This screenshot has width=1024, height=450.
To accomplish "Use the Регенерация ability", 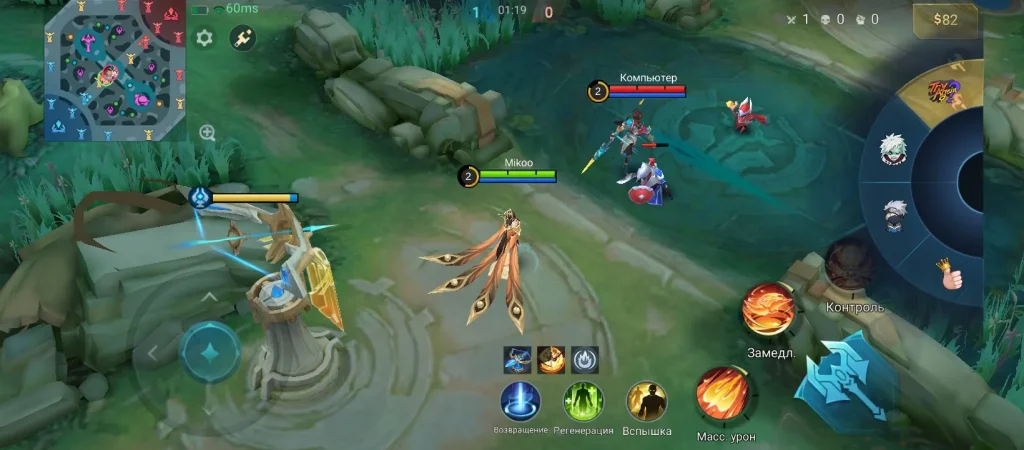I will point(584,401).
